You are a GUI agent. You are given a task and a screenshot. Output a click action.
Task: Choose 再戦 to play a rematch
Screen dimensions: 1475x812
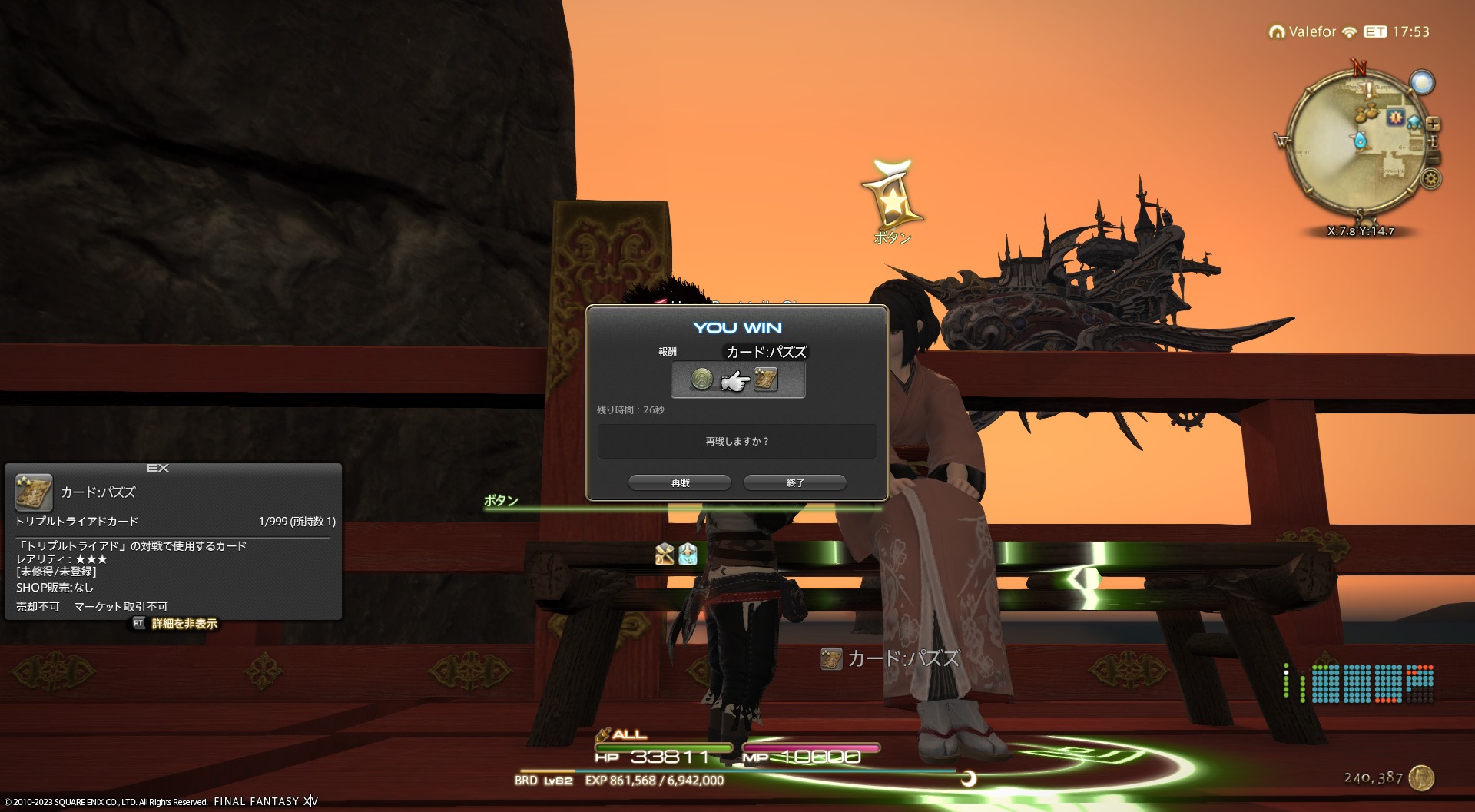tap(679, 482)
